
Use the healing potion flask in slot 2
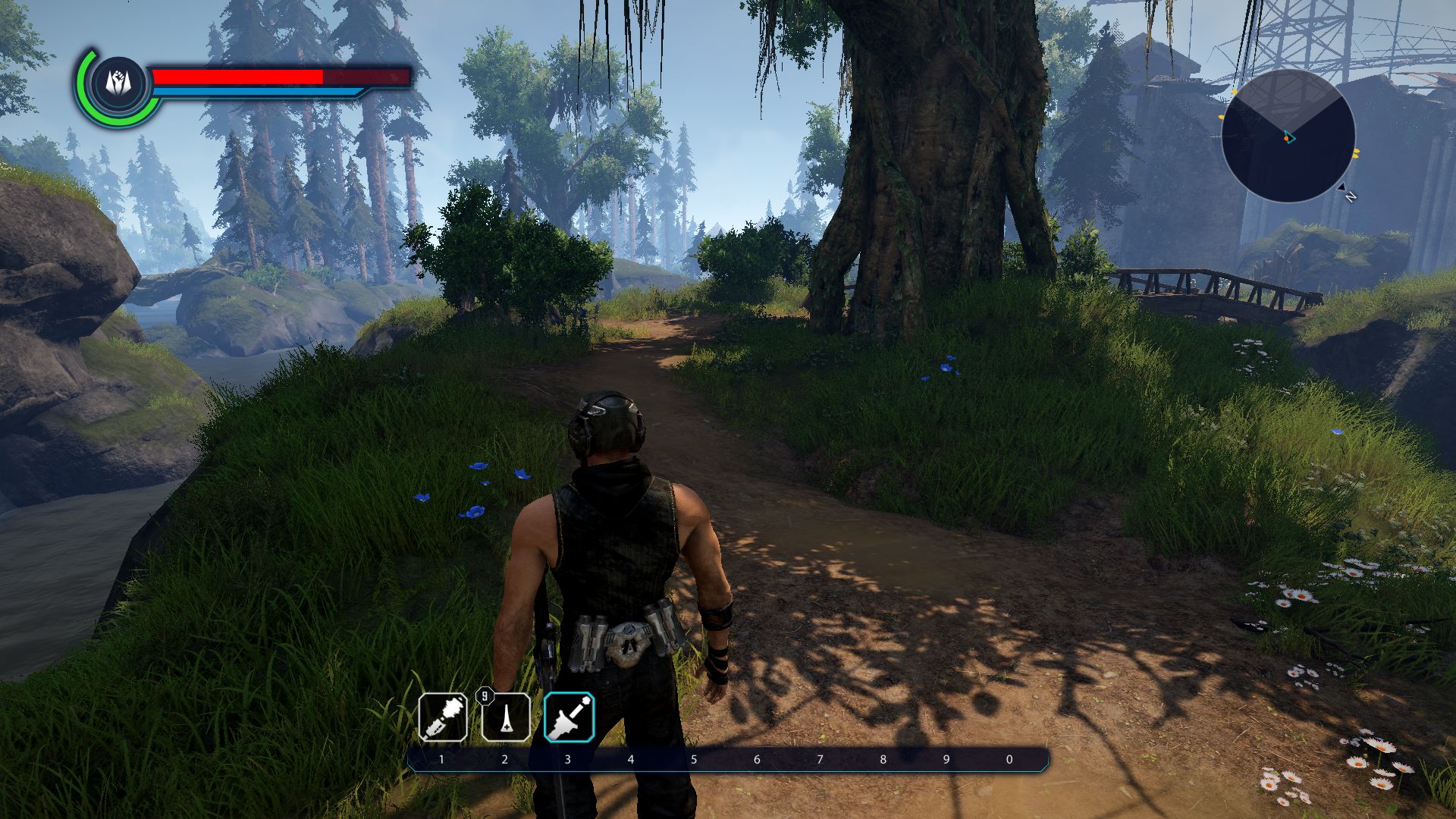pos(506,717)
